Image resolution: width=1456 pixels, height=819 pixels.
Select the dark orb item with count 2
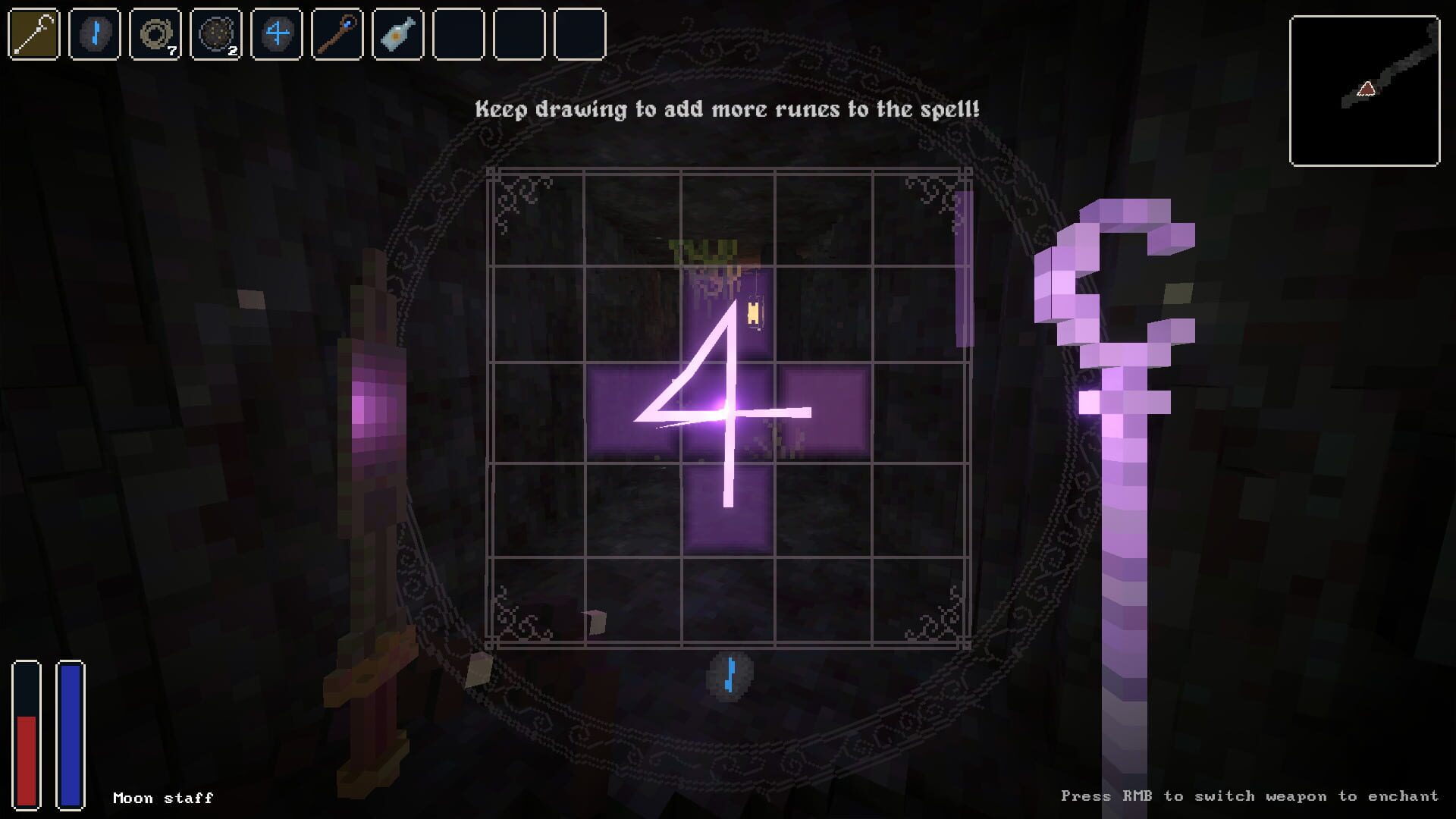[215, 33]
